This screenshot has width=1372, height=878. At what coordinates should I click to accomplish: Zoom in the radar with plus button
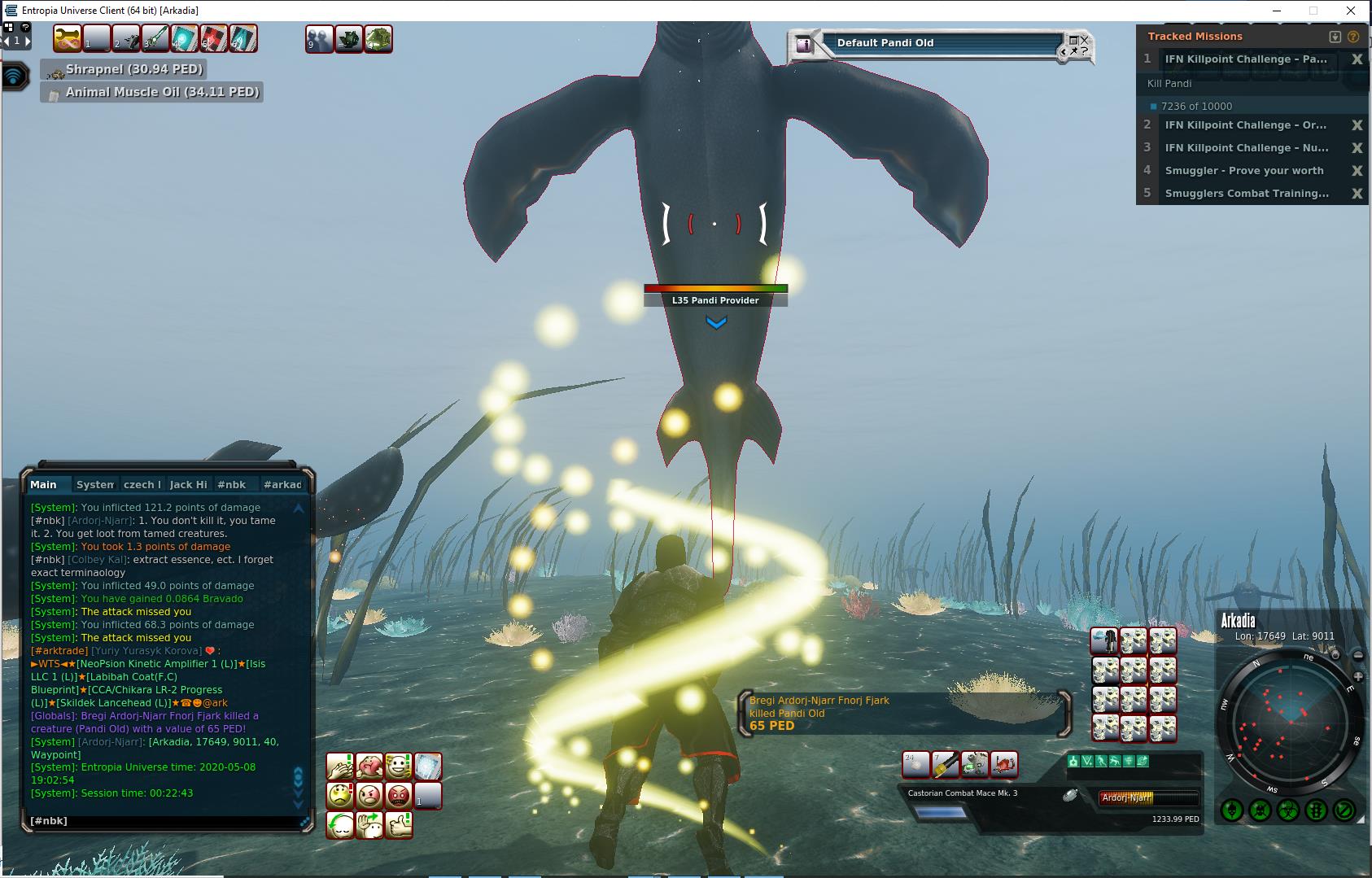click(x=1359, y=677)
